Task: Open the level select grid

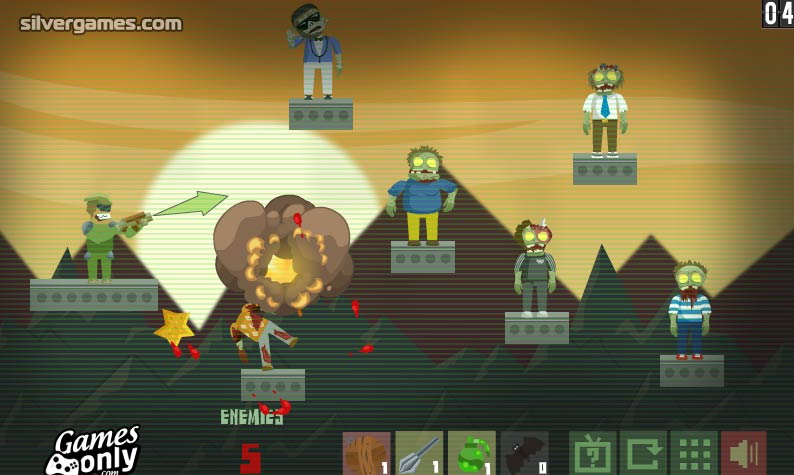Action: pos(694,453)
